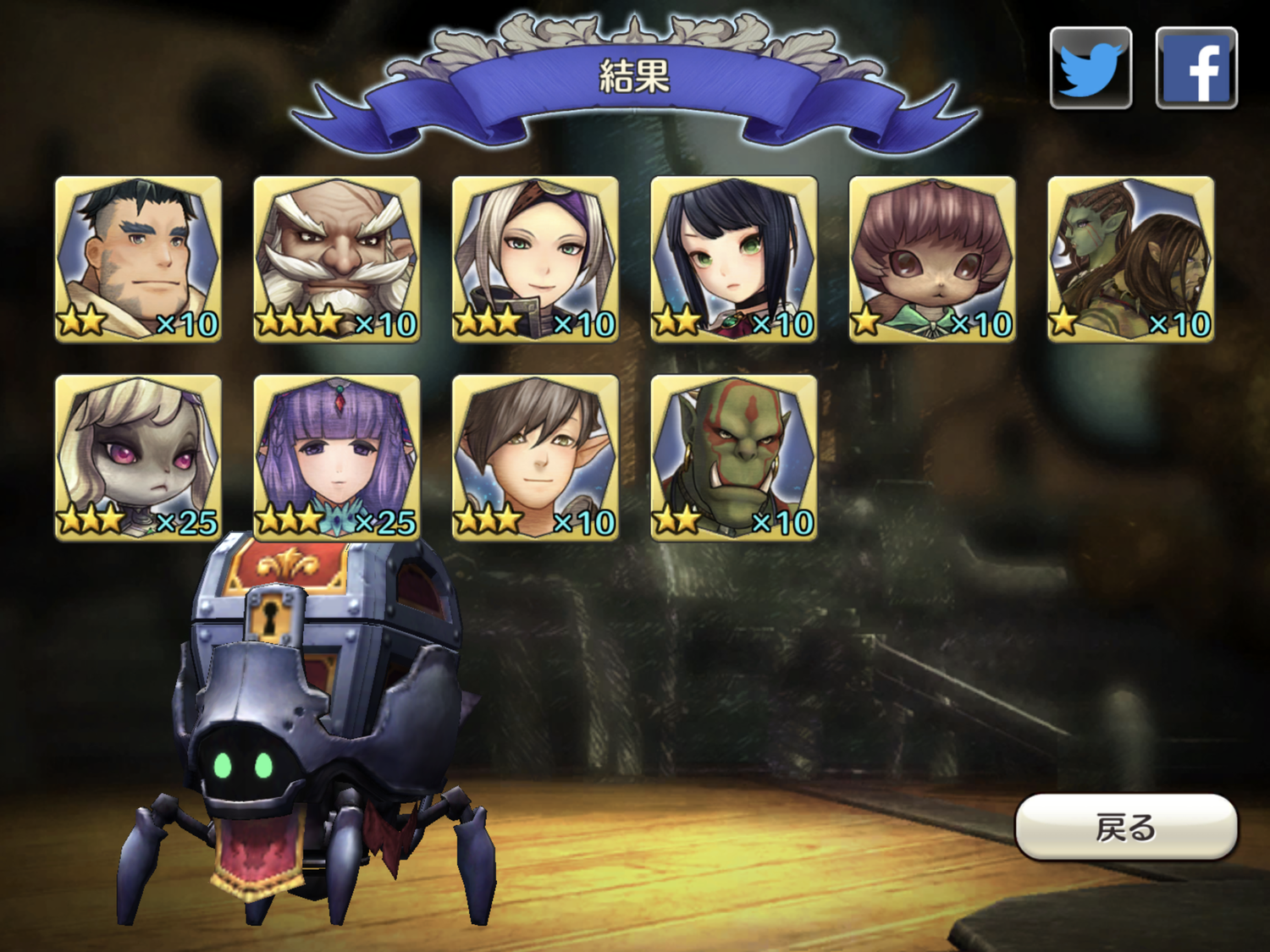1270x952 pixels.
Task: Select the green orc with red face paint
Action: 734,458
